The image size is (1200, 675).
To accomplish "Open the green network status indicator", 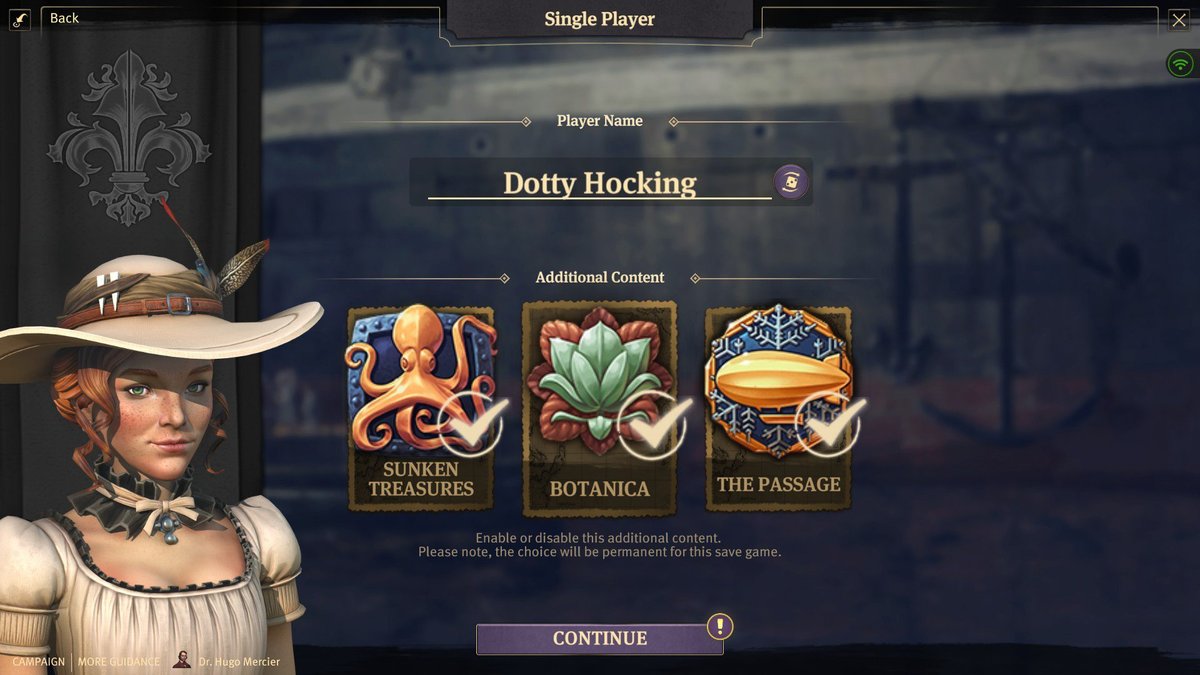I will [x=1181, y=64].
